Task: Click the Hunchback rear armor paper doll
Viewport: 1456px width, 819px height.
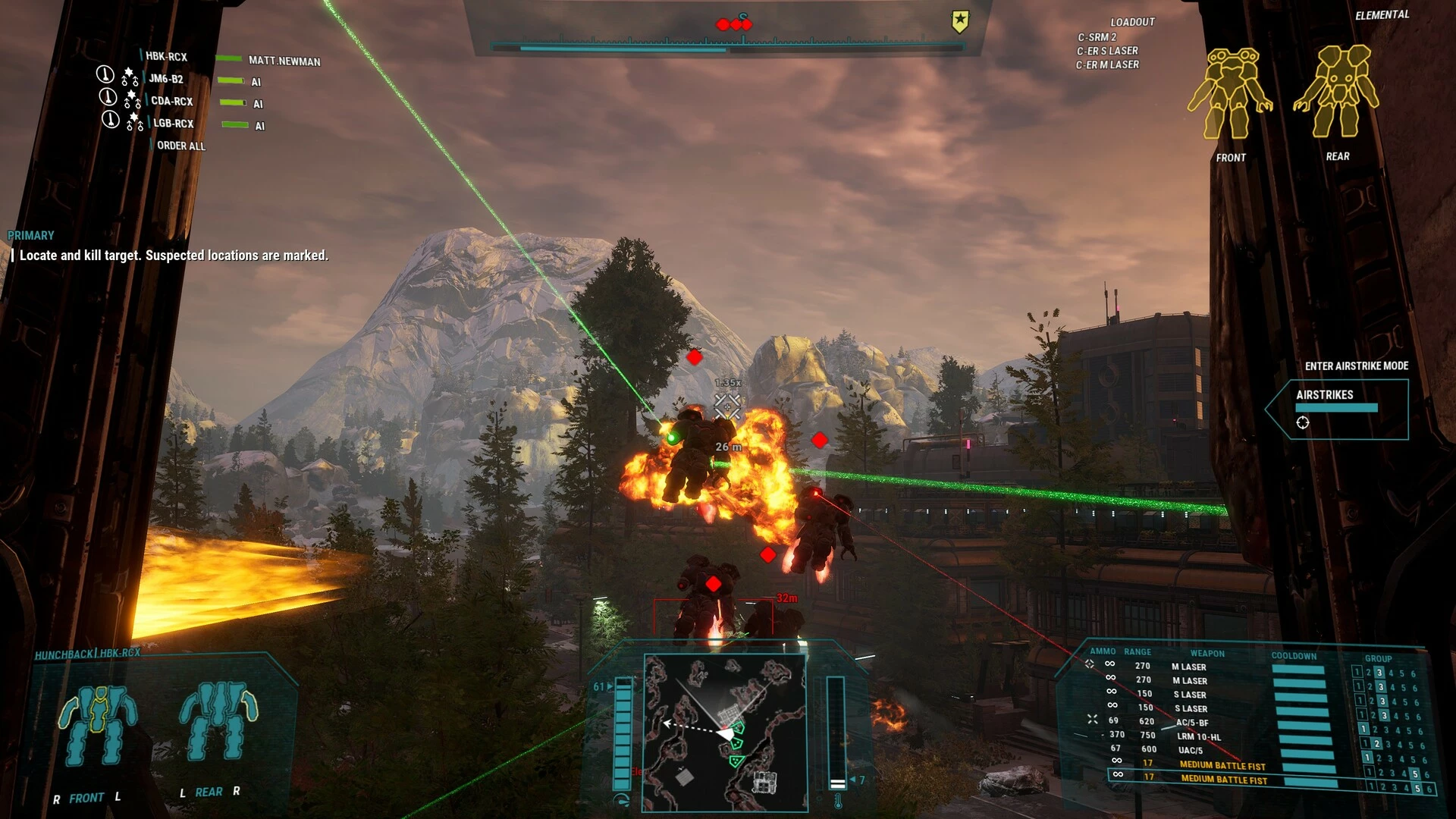Action: point(218,720)
